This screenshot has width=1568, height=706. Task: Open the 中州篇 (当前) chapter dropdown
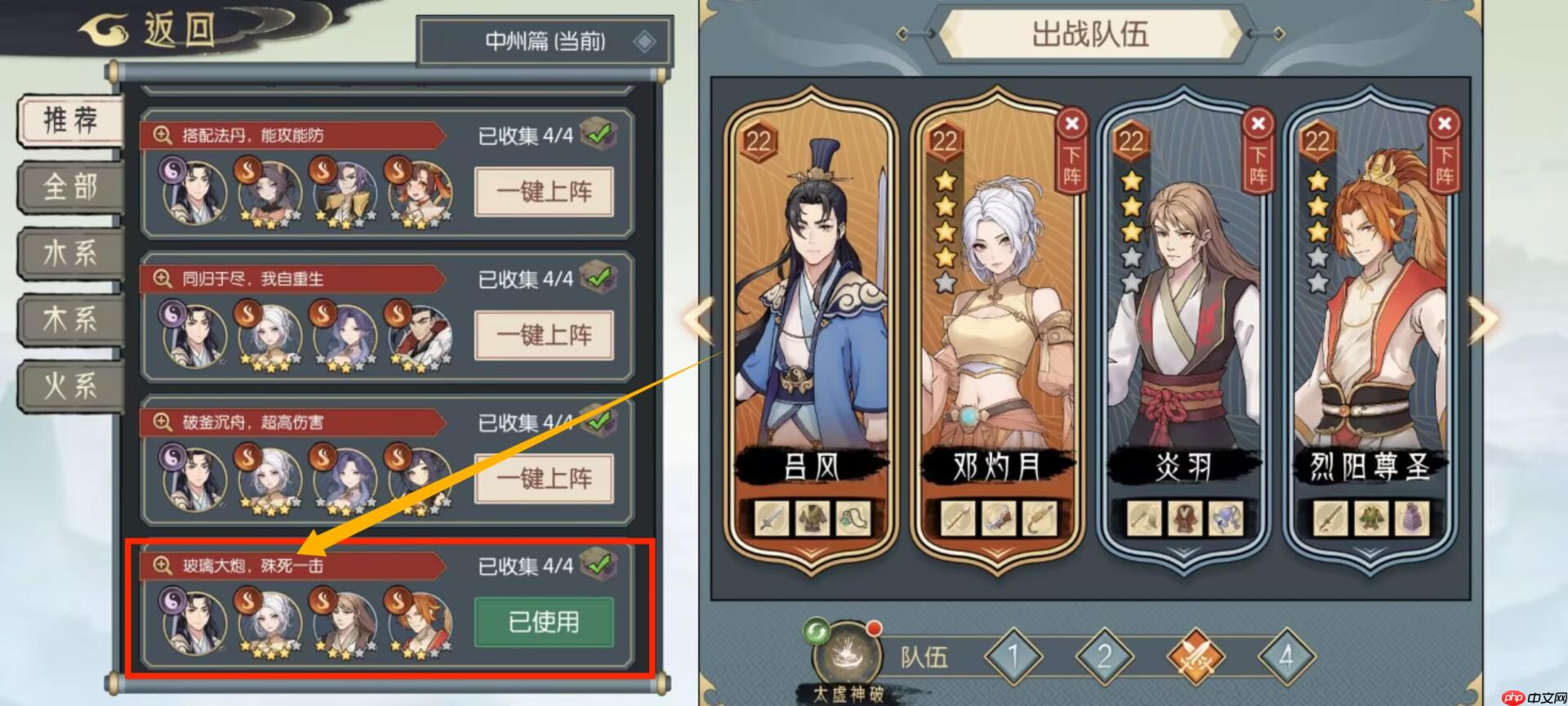546,40
